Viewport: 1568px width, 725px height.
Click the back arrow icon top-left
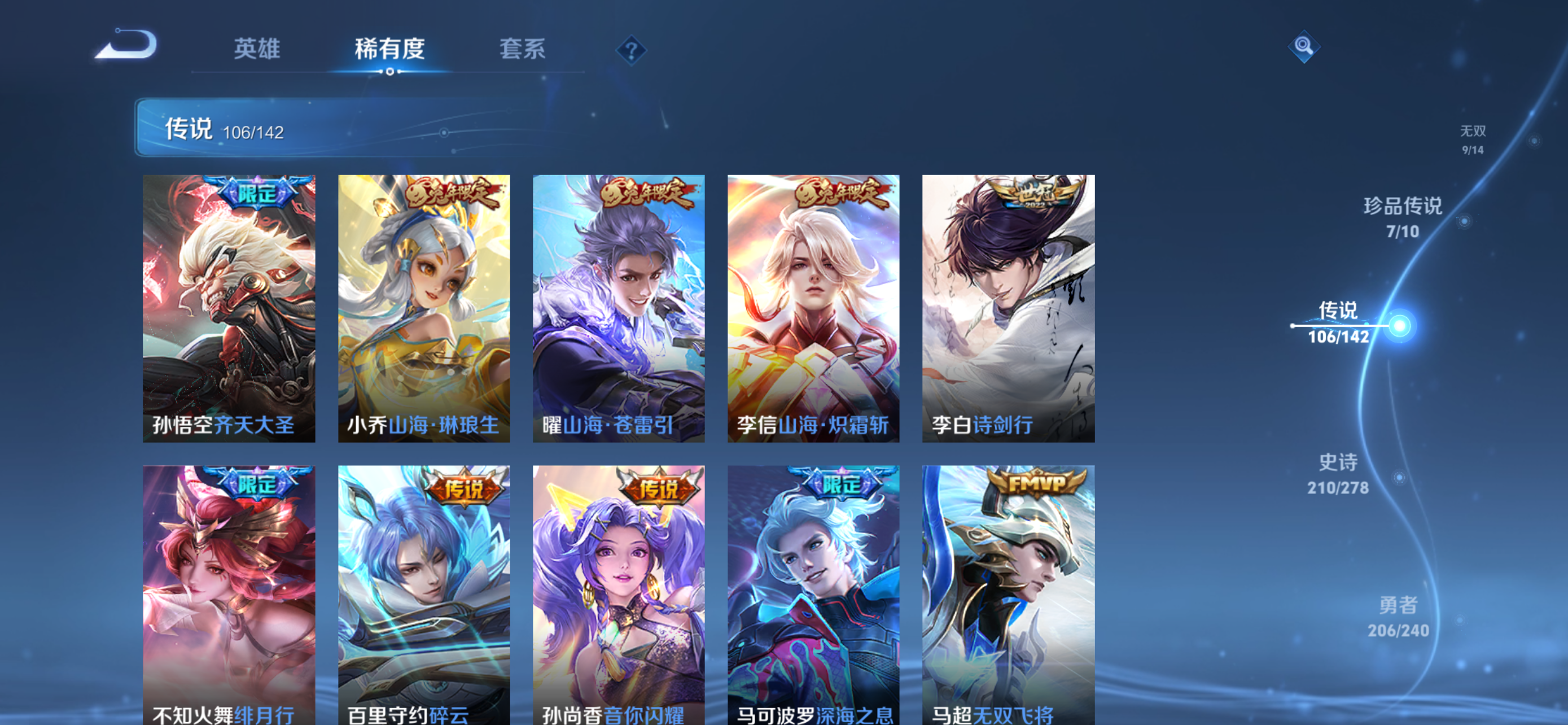tap(127, 50)
